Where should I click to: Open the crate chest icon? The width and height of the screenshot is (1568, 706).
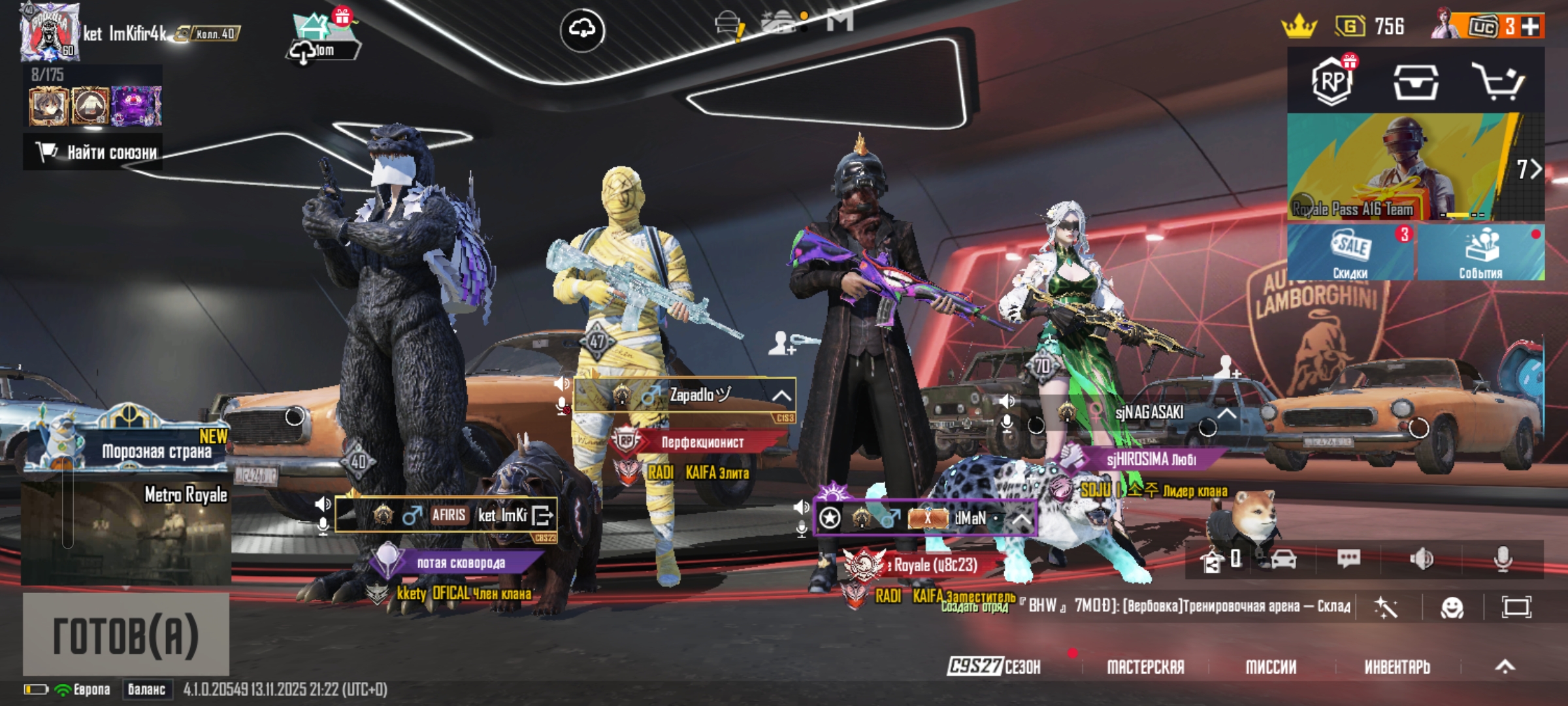click(x=1415, y=82)
